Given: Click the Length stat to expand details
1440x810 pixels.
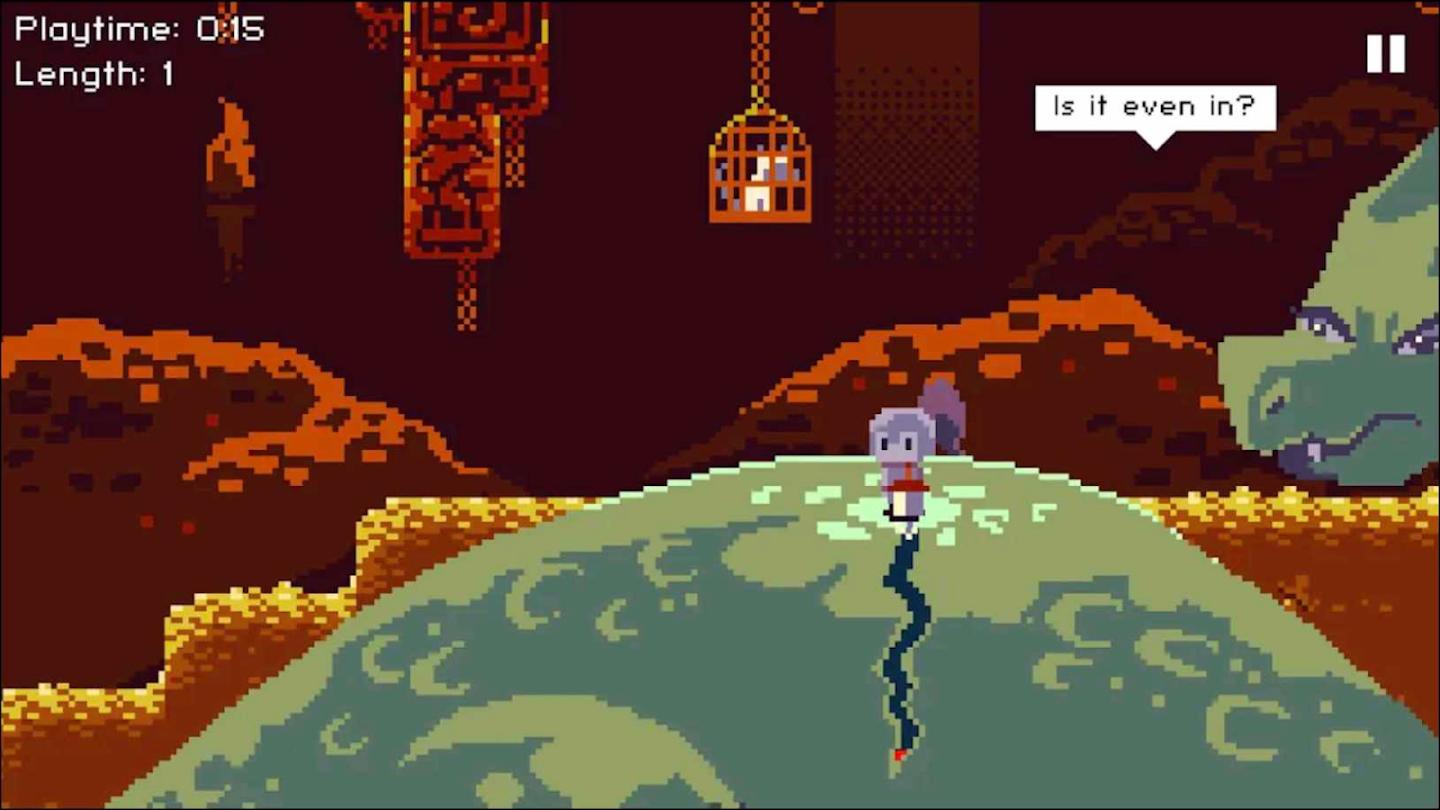Looking at the screenshot, I should (x=95, y=74).
